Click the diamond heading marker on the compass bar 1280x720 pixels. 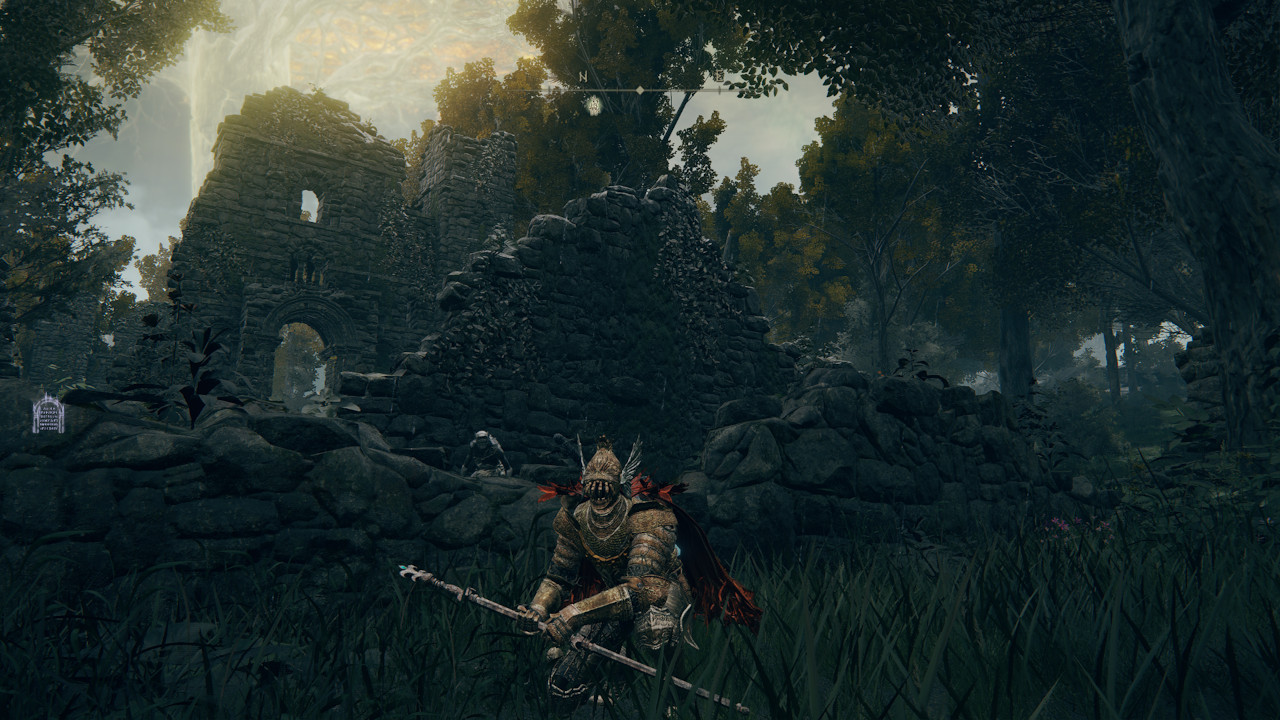coord(639,90)
